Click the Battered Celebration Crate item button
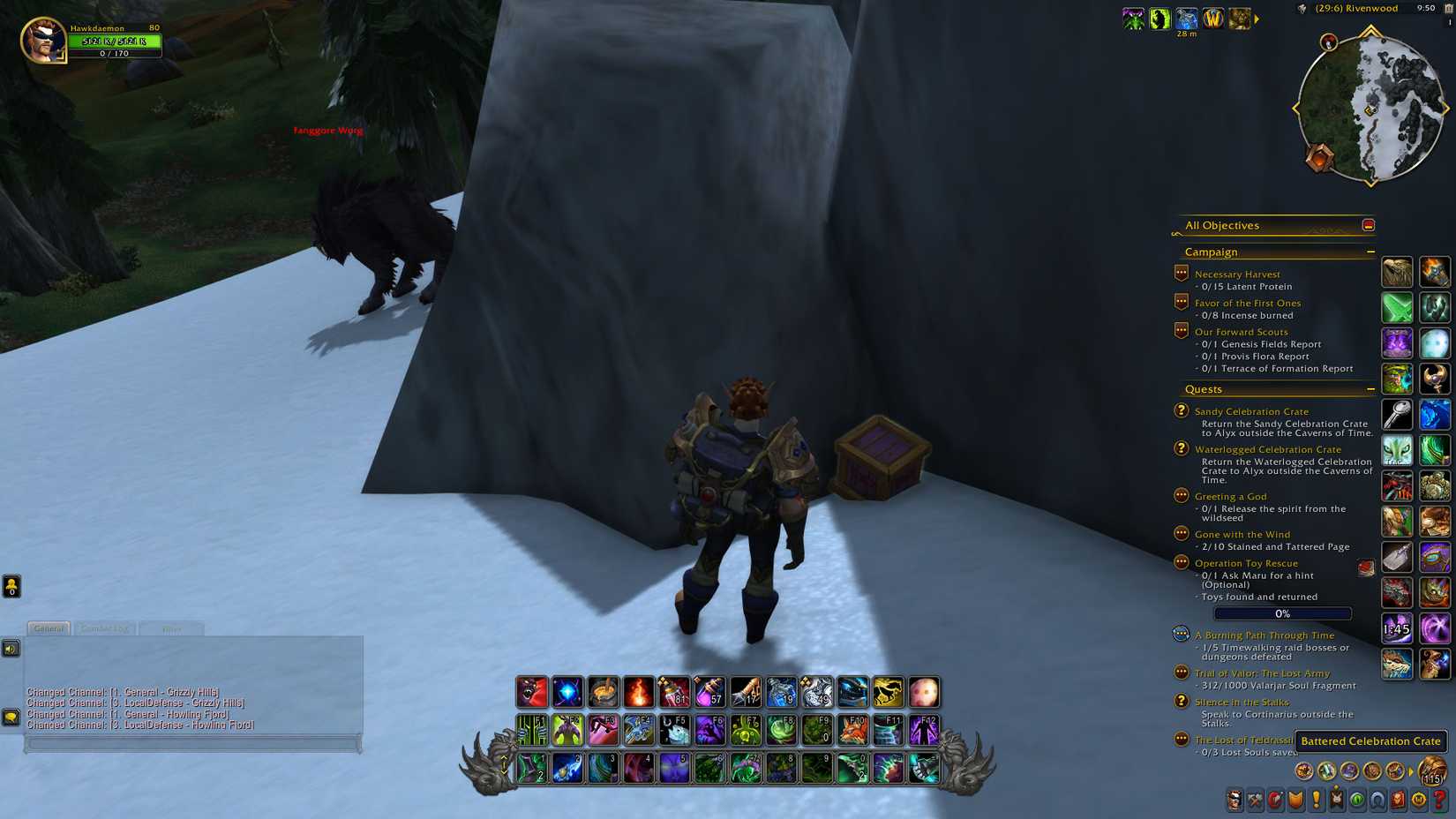 [x=1371, y=741]
